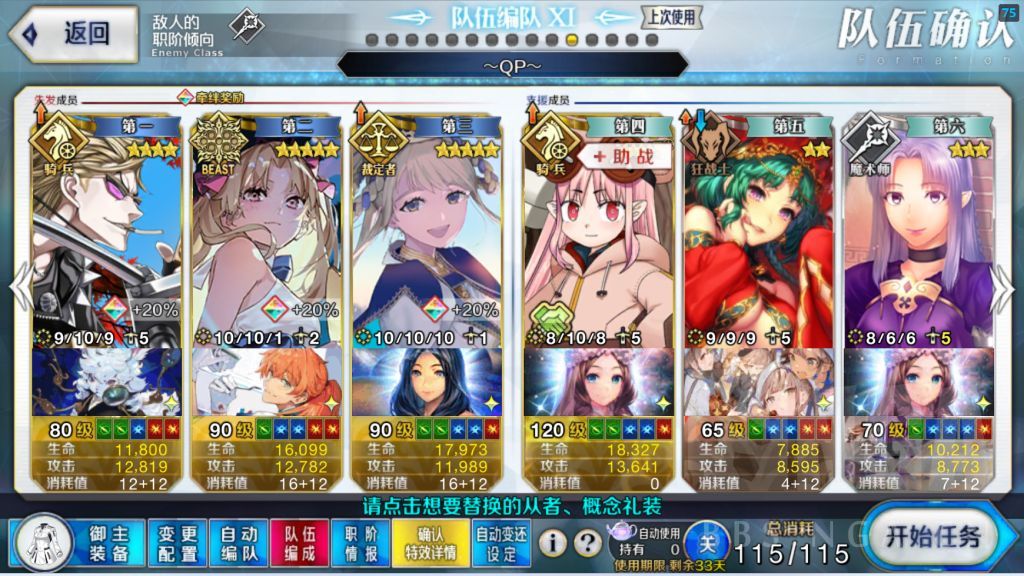Go back with the 返回 button
This screenshot has width=1024, height=576.
[73, 33]
